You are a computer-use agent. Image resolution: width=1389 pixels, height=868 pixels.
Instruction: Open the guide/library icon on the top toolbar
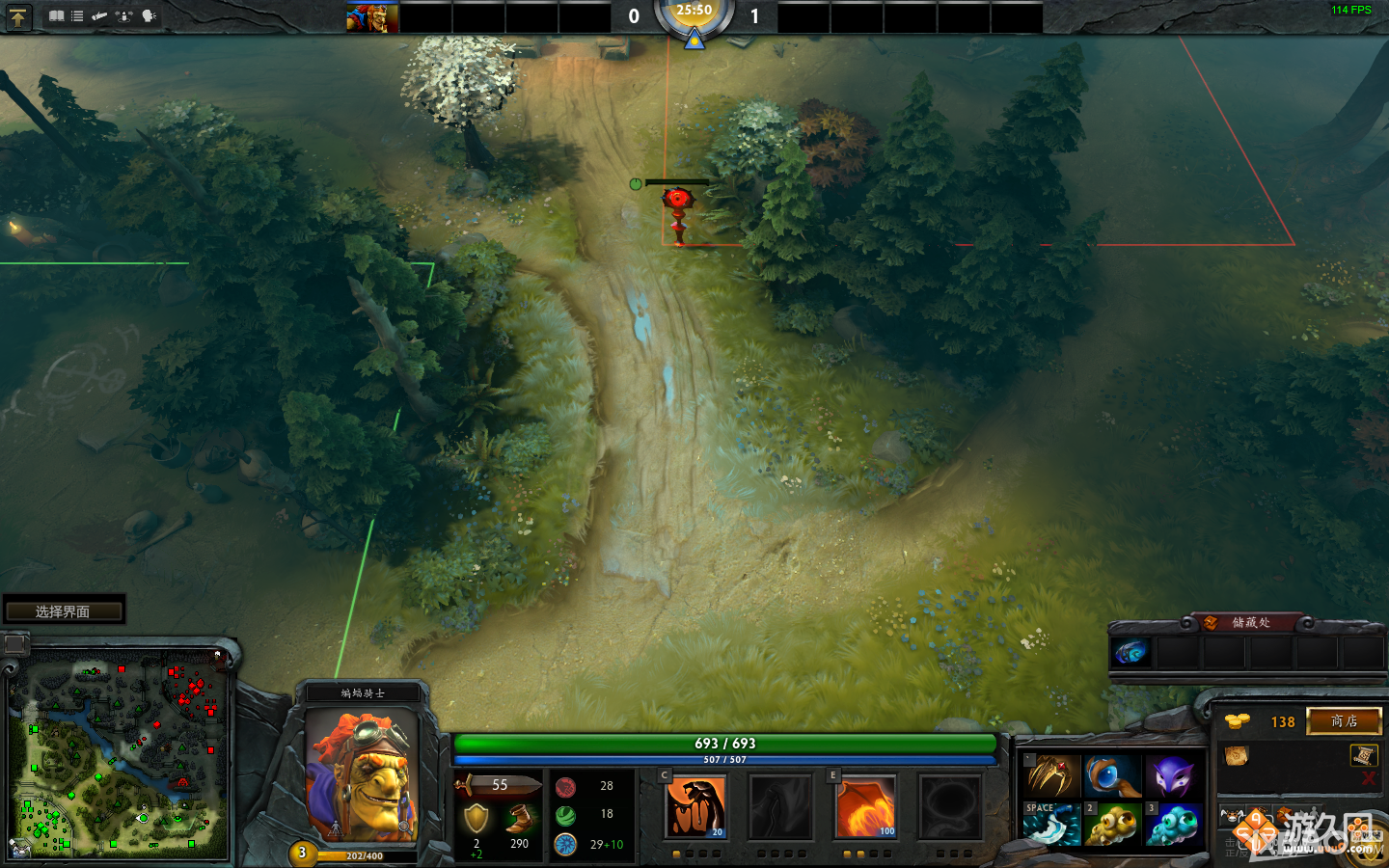pos(55,15)
